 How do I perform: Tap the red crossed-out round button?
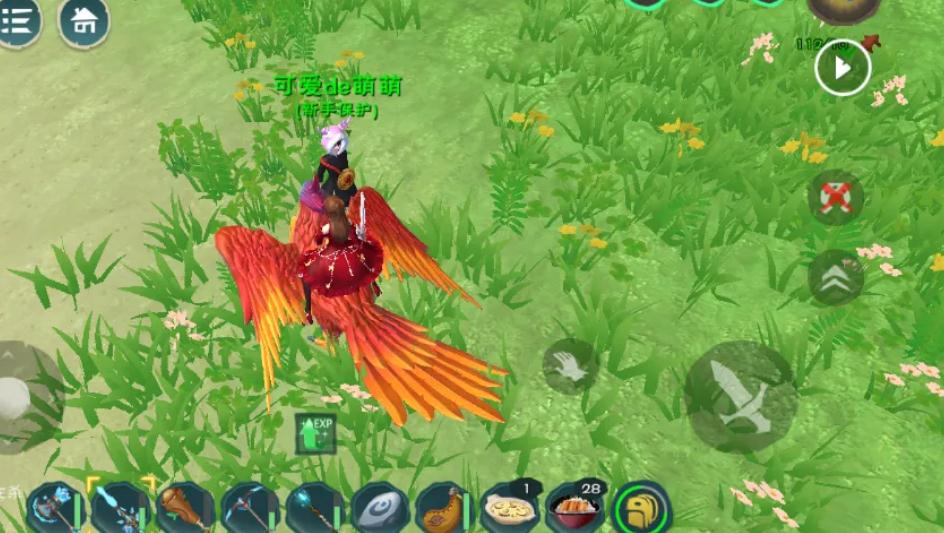[835, 197]
